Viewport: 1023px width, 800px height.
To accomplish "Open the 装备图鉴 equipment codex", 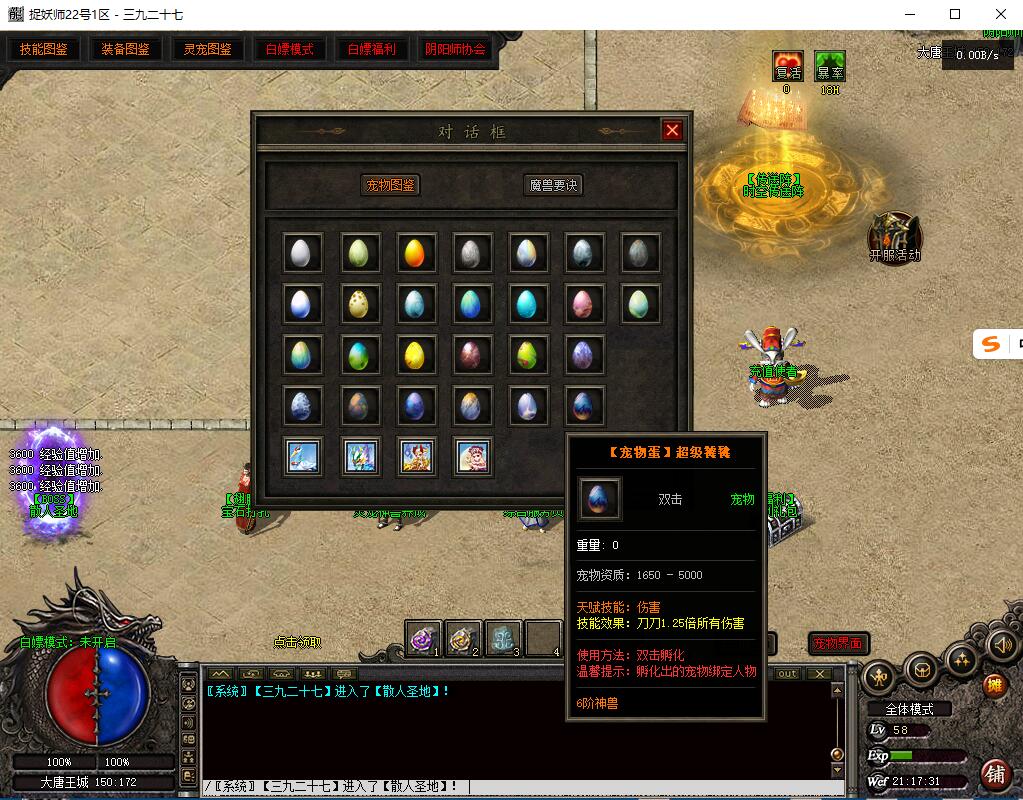I will click(x=126, y=49).
